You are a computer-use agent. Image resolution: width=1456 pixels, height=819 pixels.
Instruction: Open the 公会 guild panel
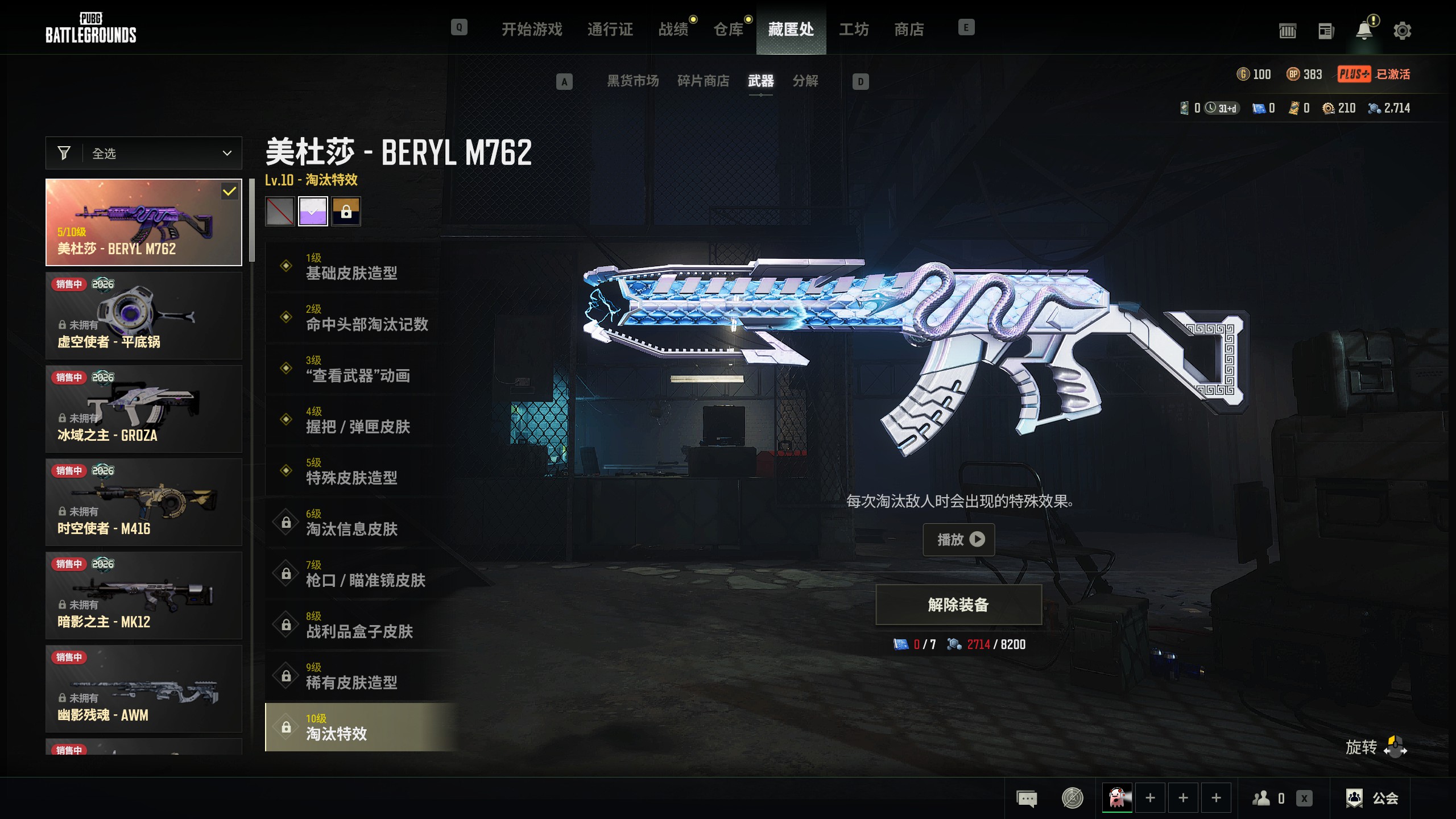click(1372, 798)
